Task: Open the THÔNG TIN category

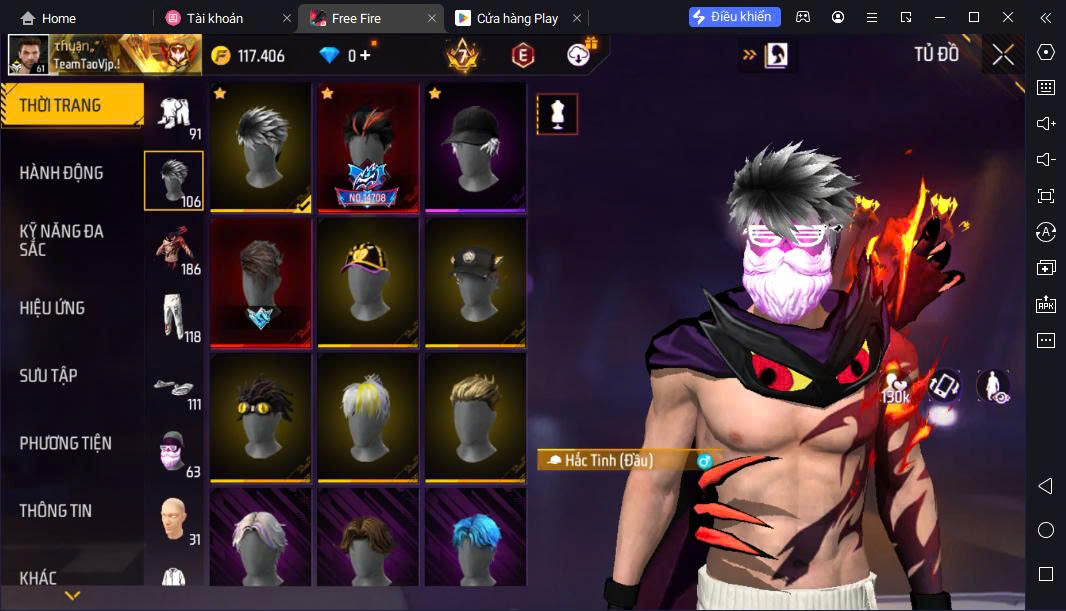Action: coord(56,510)
